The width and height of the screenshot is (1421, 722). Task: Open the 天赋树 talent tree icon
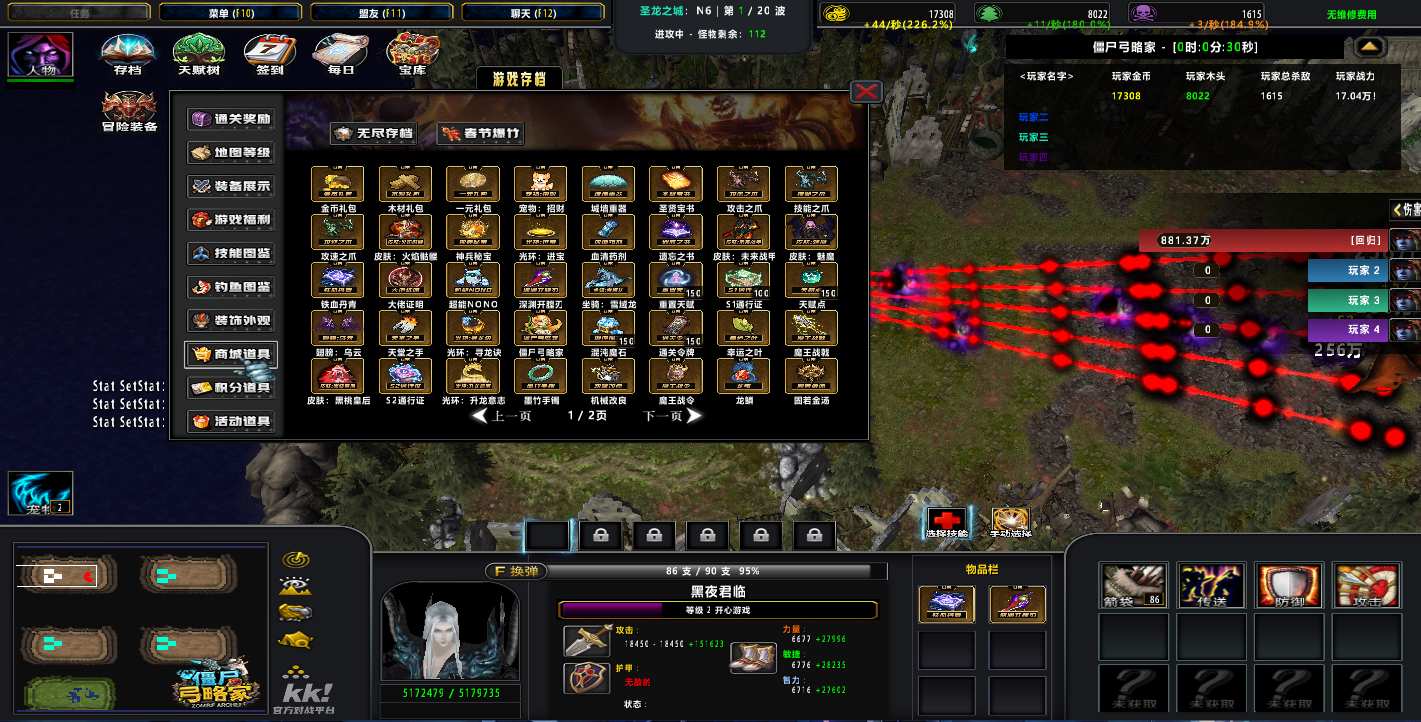point(197,50)
